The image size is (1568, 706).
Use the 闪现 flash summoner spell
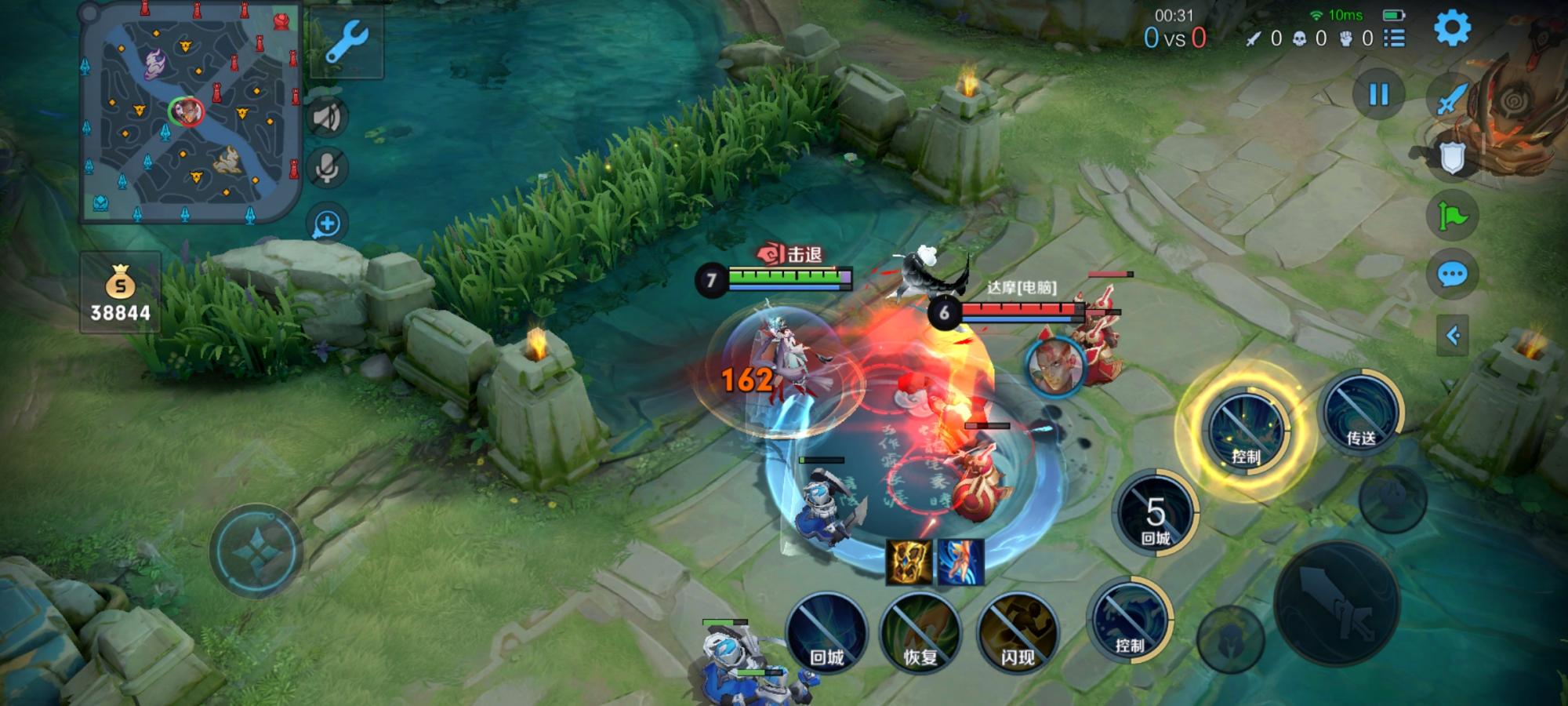[1018, 631]
